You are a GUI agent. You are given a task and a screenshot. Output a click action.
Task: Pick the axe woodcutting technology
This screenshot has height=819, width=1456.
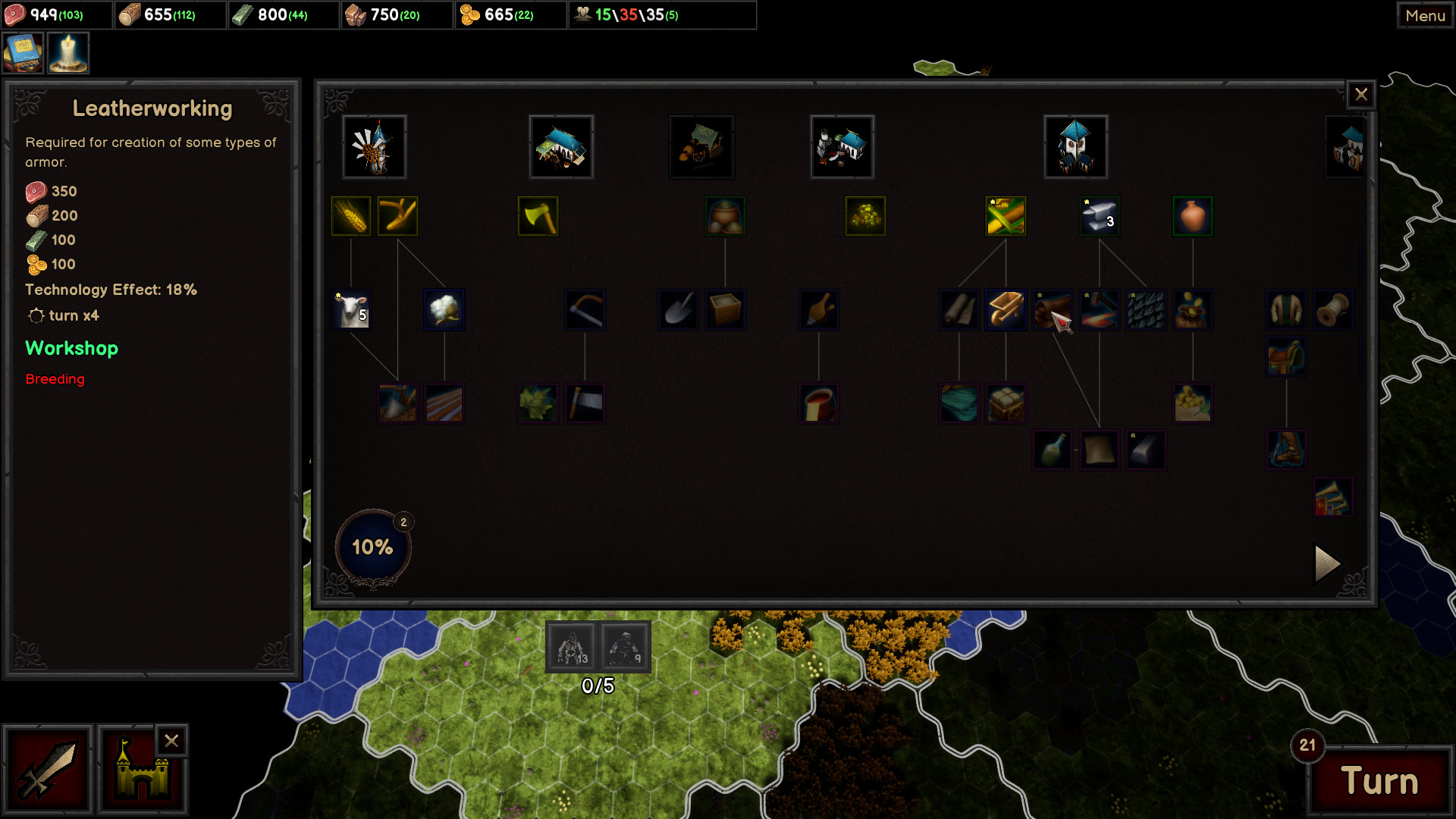pos(538,216)
